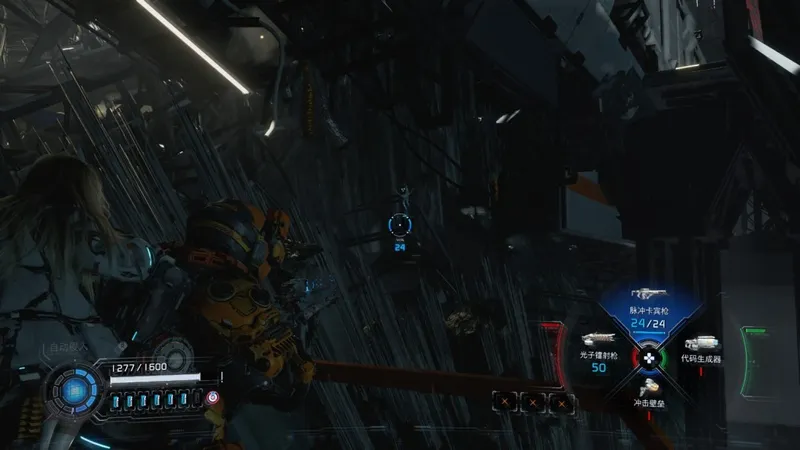Click the blue circular core gauge
Image resolution: width=800 pixels, height=450 pixels.
coord(76,392)
